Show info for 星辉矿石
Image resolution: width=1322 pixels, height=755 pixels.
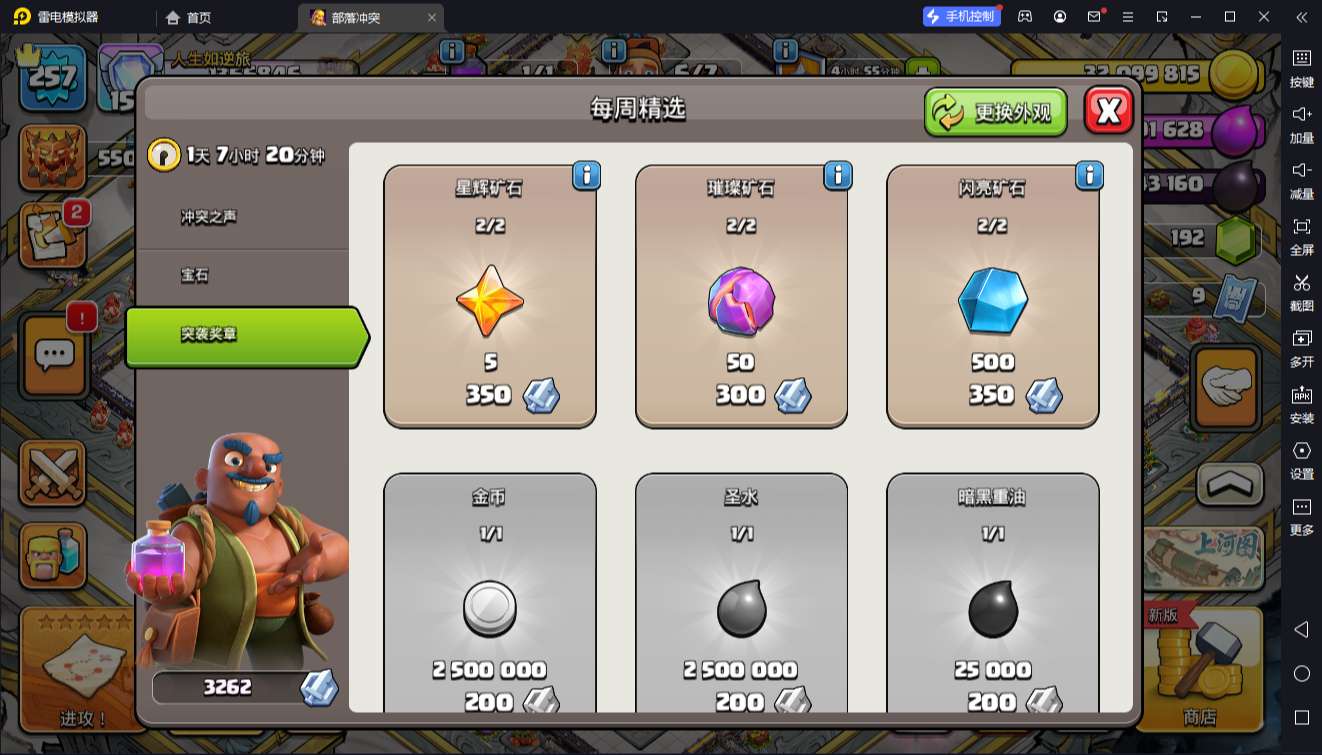pos(586,176)
